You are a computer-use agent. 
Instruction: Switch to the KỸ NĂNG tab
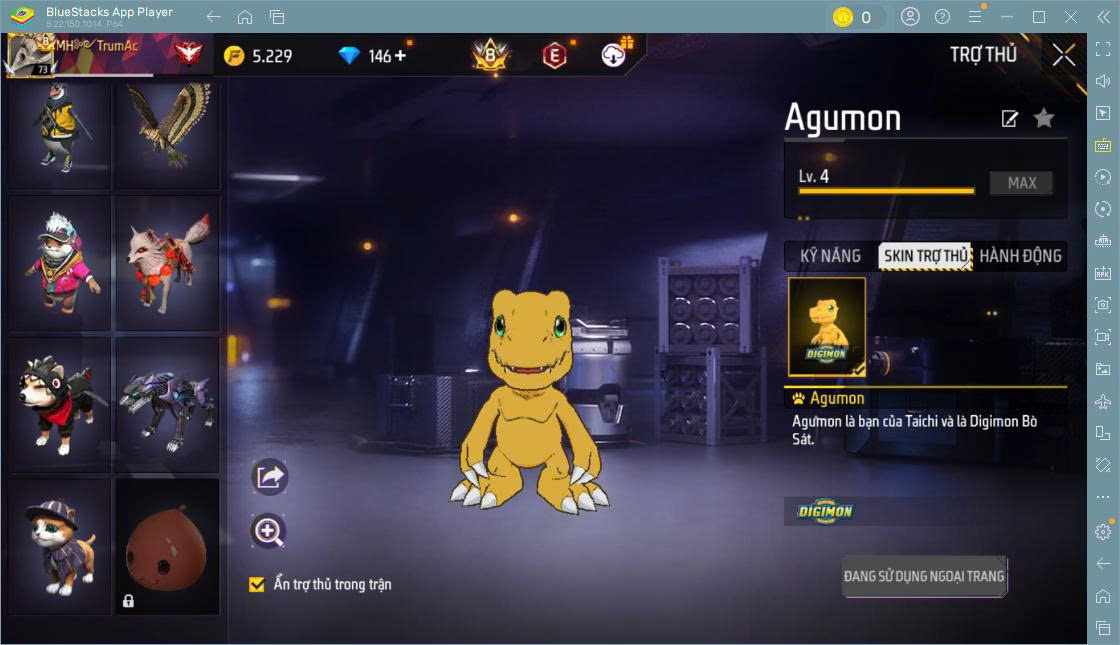pyautogui.click(x=830, y=256)
